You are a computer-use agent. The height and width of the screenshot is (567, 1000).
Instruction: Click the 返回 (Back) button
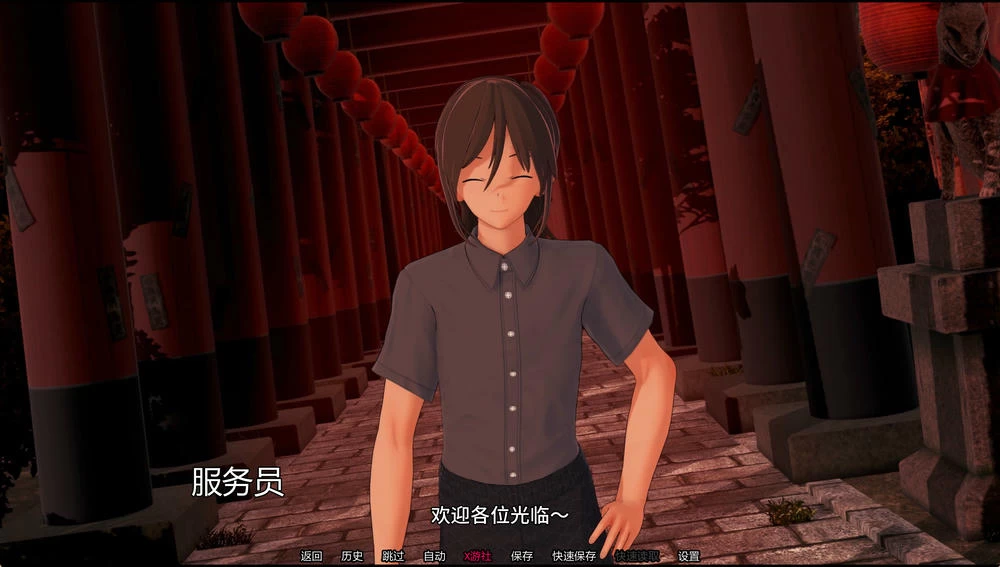311,556
